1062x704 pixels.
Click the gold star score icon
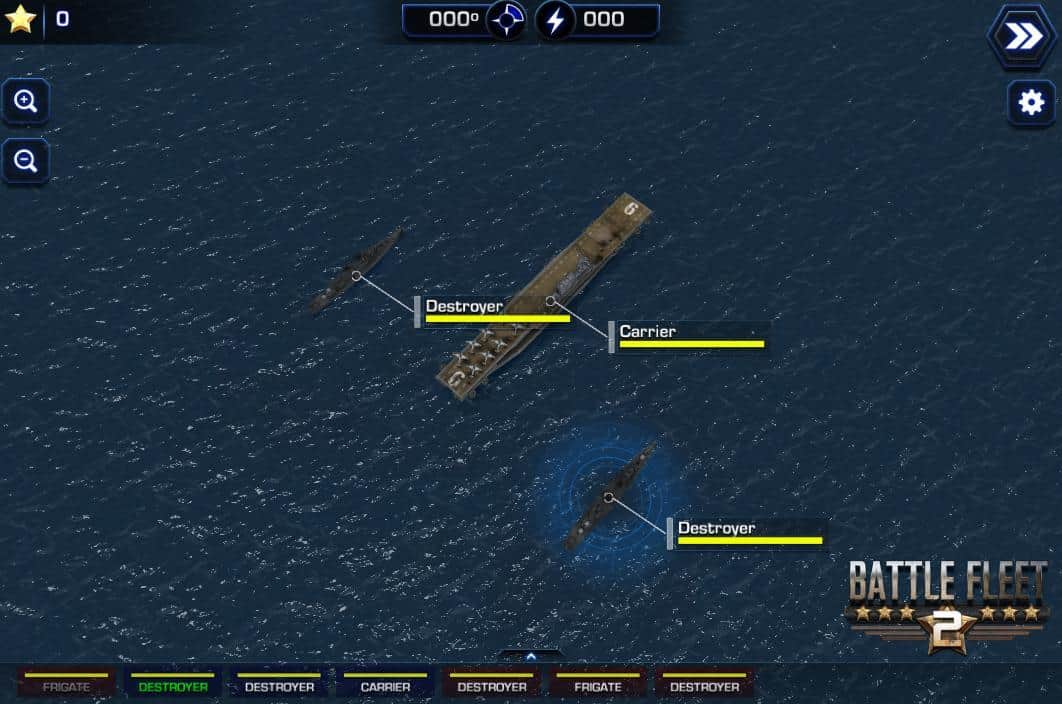20,19
